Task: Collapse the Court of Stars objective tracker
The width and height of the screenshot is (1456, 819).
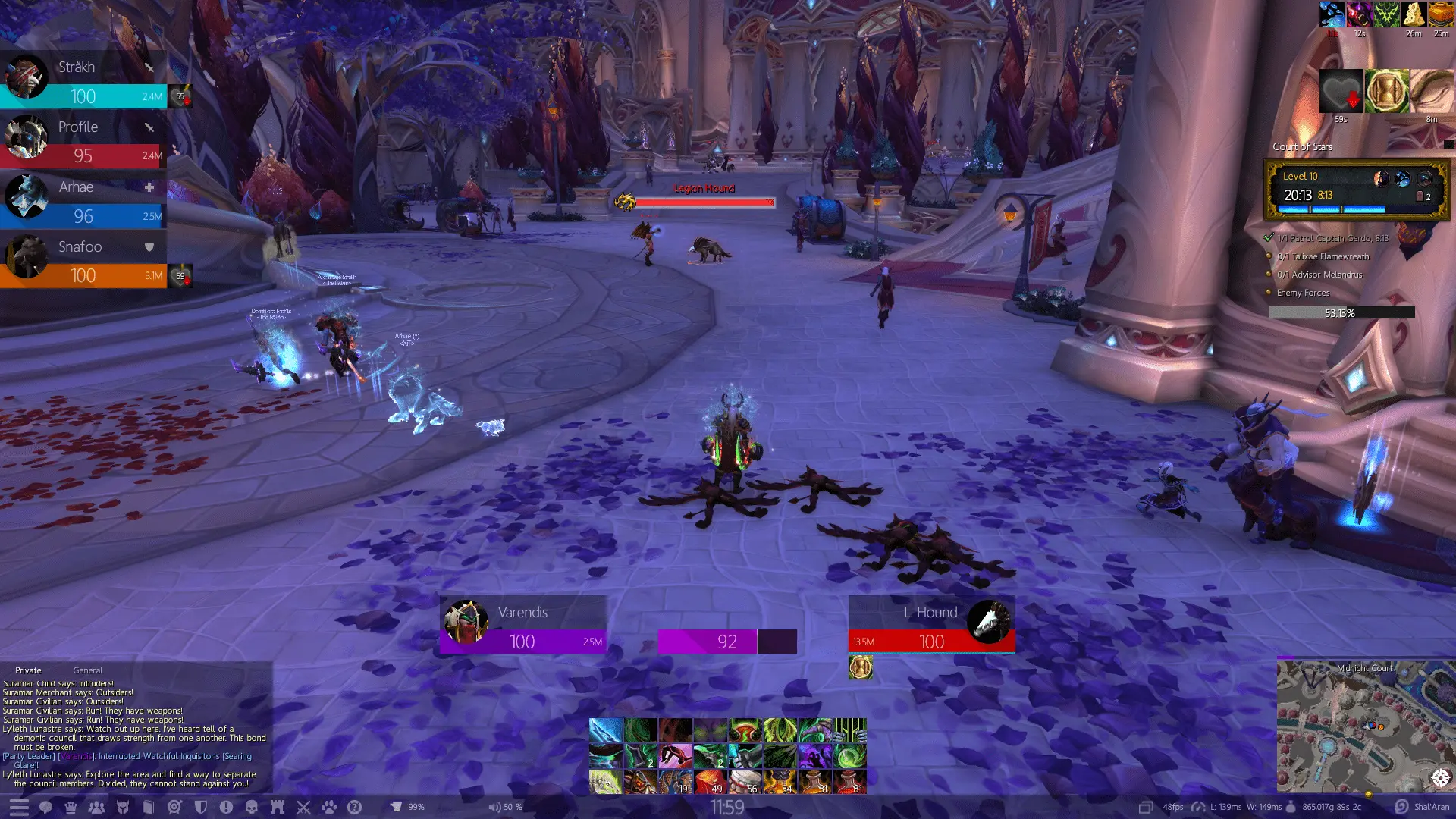Action: [x=1448, y=146]
